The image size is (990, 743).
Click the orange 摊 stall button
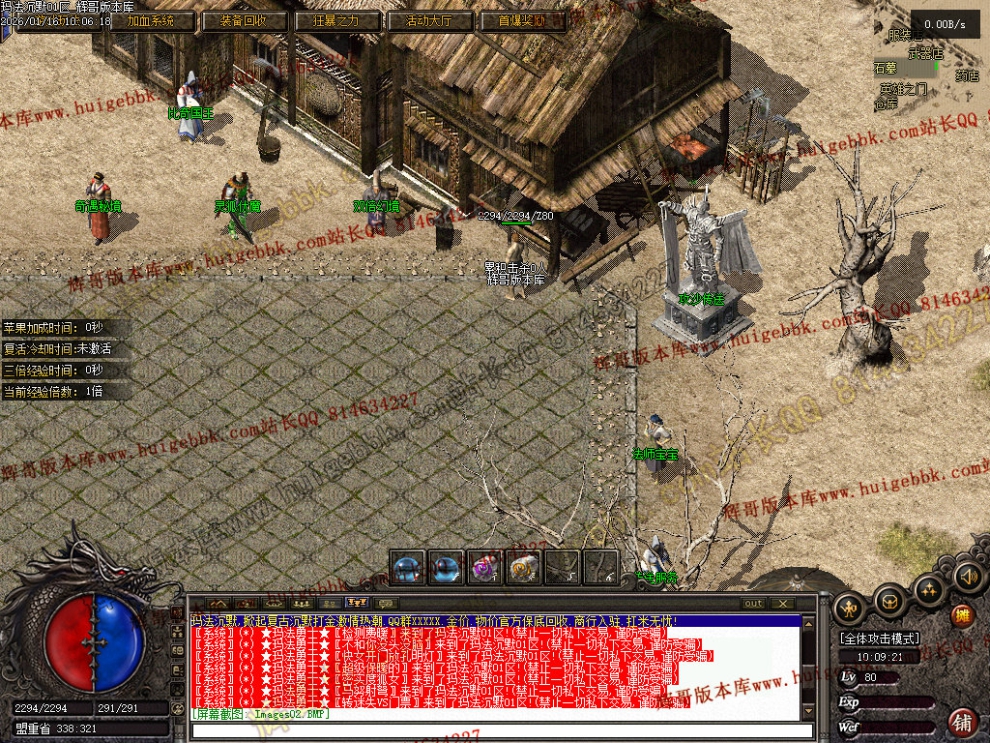pyautogui.click(x=963, y=616)
